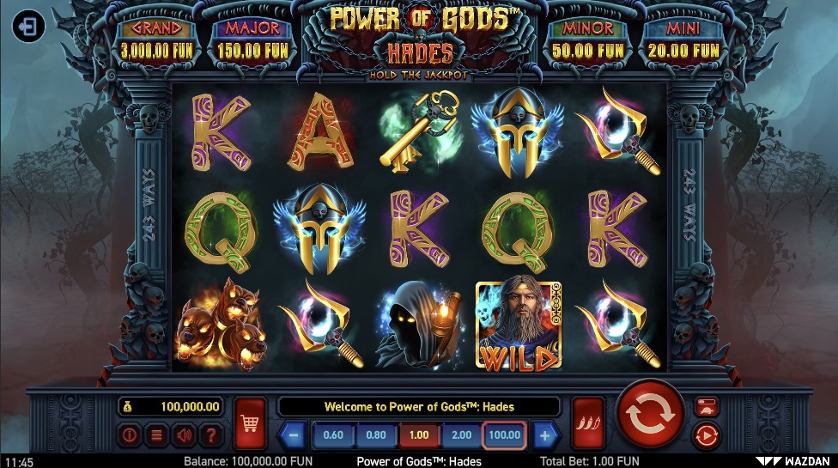838x468 pixels.
Task: Toggle sound with the speaker icon
Action: (x=183, y=435)
